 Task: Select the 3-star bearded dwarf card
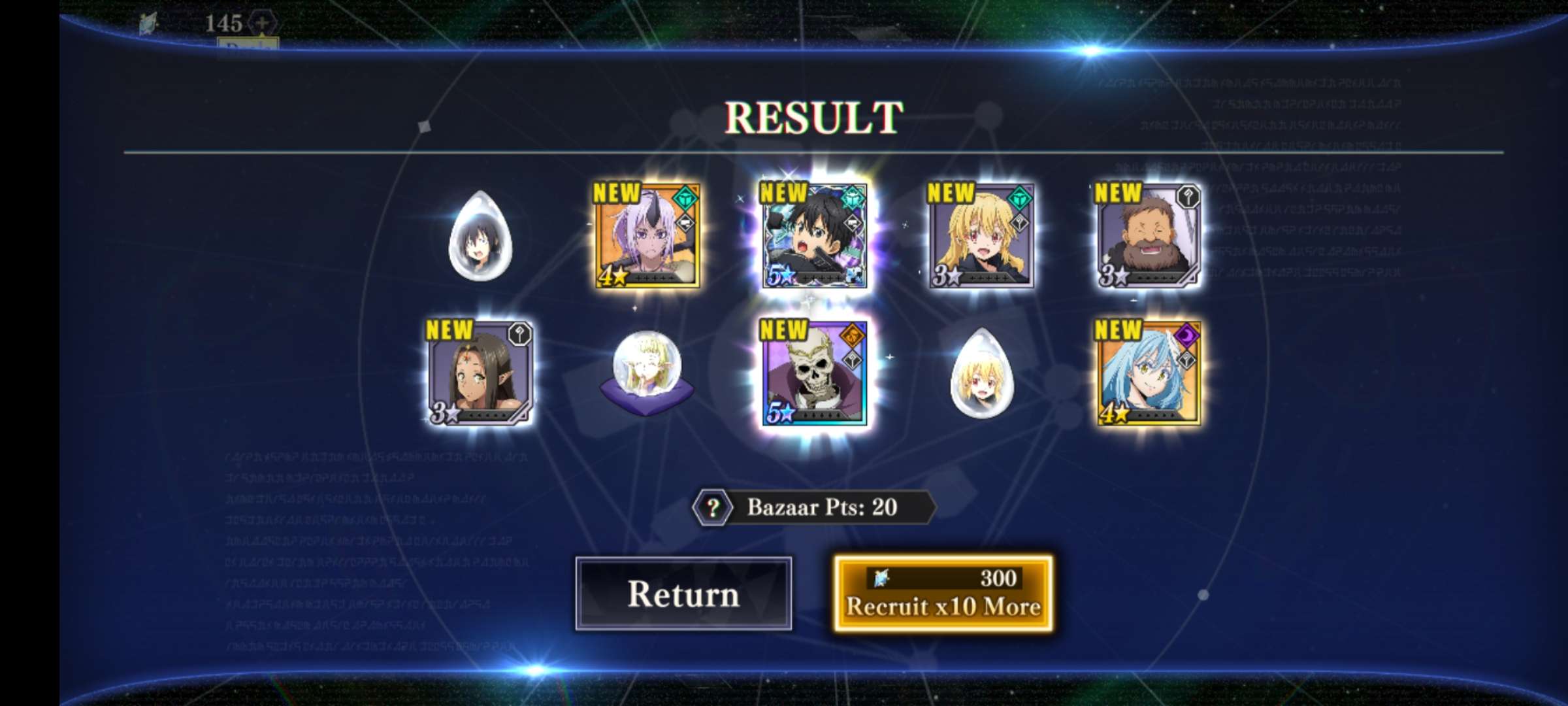click(1148, 236)
